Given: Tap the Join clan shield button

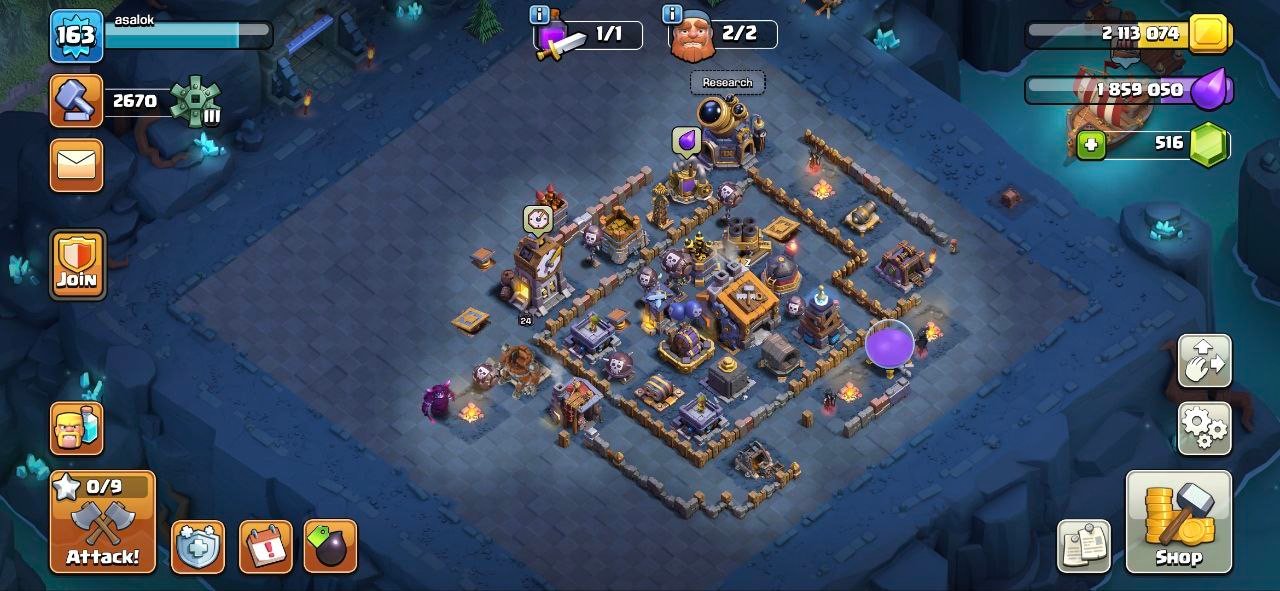Looking at the screenshot, I should (x=77, y=265).
